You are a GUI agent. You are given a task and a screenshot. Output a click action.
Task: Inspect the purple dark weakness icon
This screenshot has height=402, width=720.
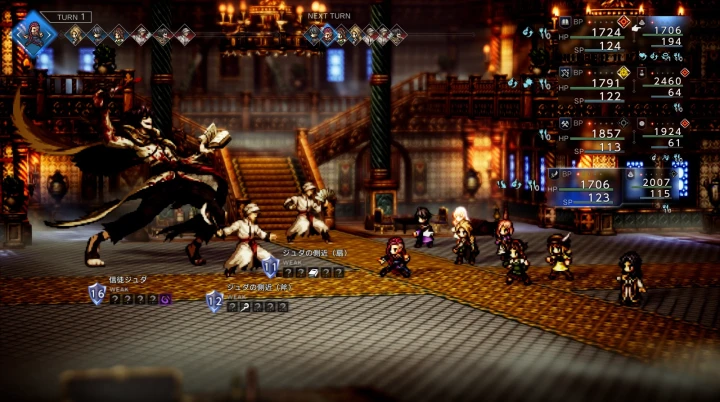pyautogui.click(x=165, y=299)
